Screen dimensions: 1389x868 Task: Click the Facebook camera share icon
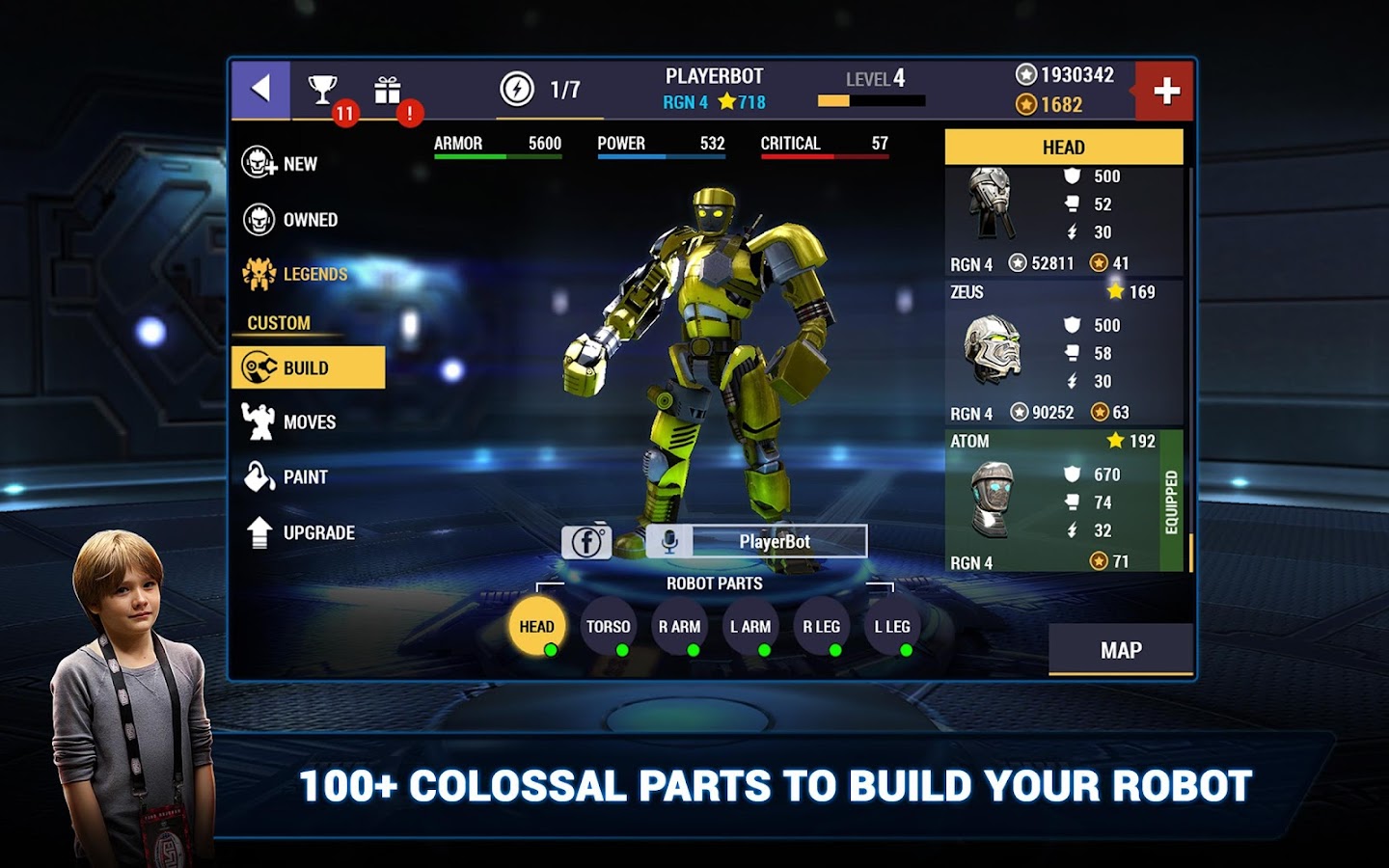click(586, 542)
